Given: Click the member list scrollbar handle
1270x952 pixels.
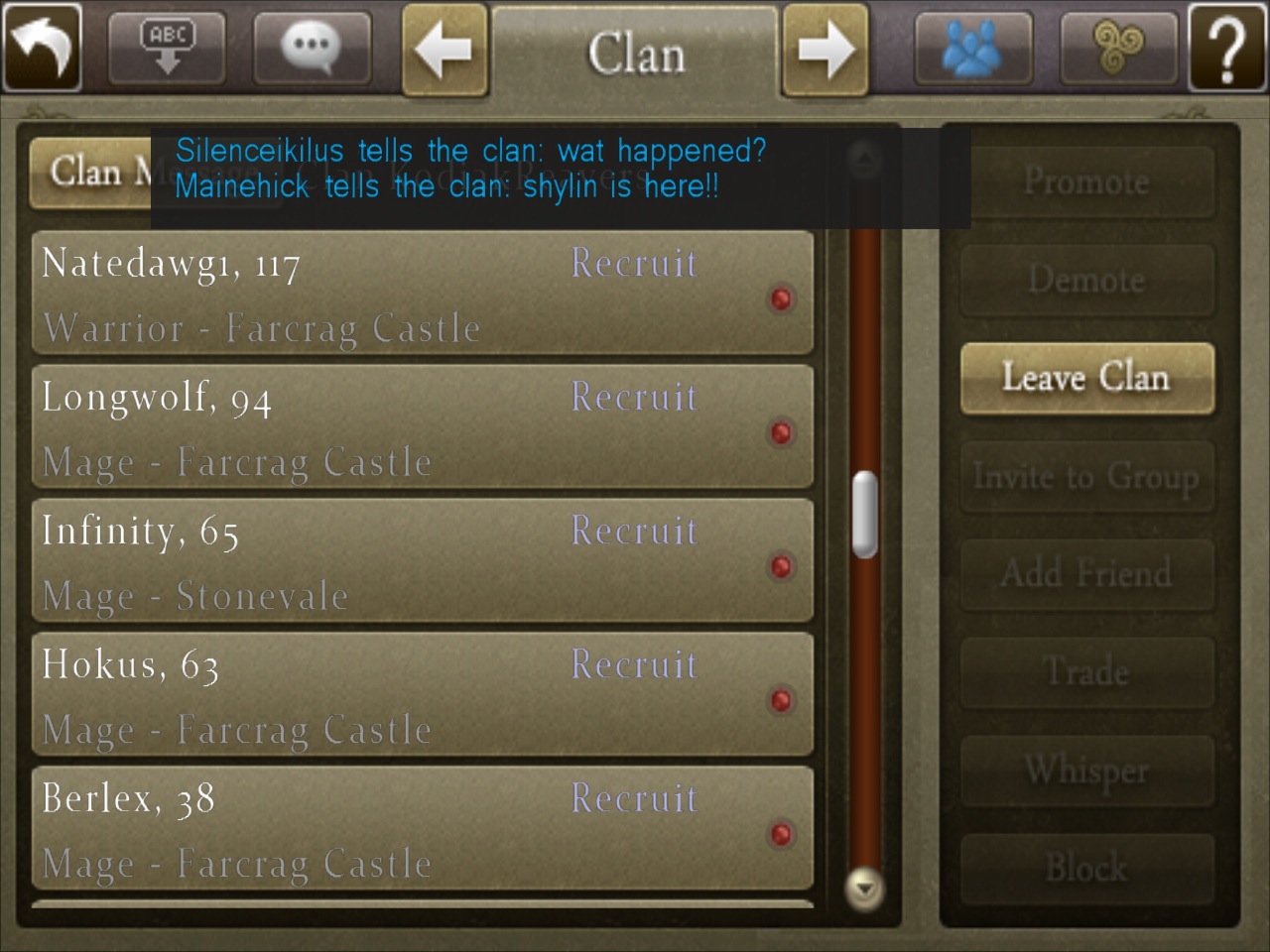Looking at the screenshot, I should point(865,514).
